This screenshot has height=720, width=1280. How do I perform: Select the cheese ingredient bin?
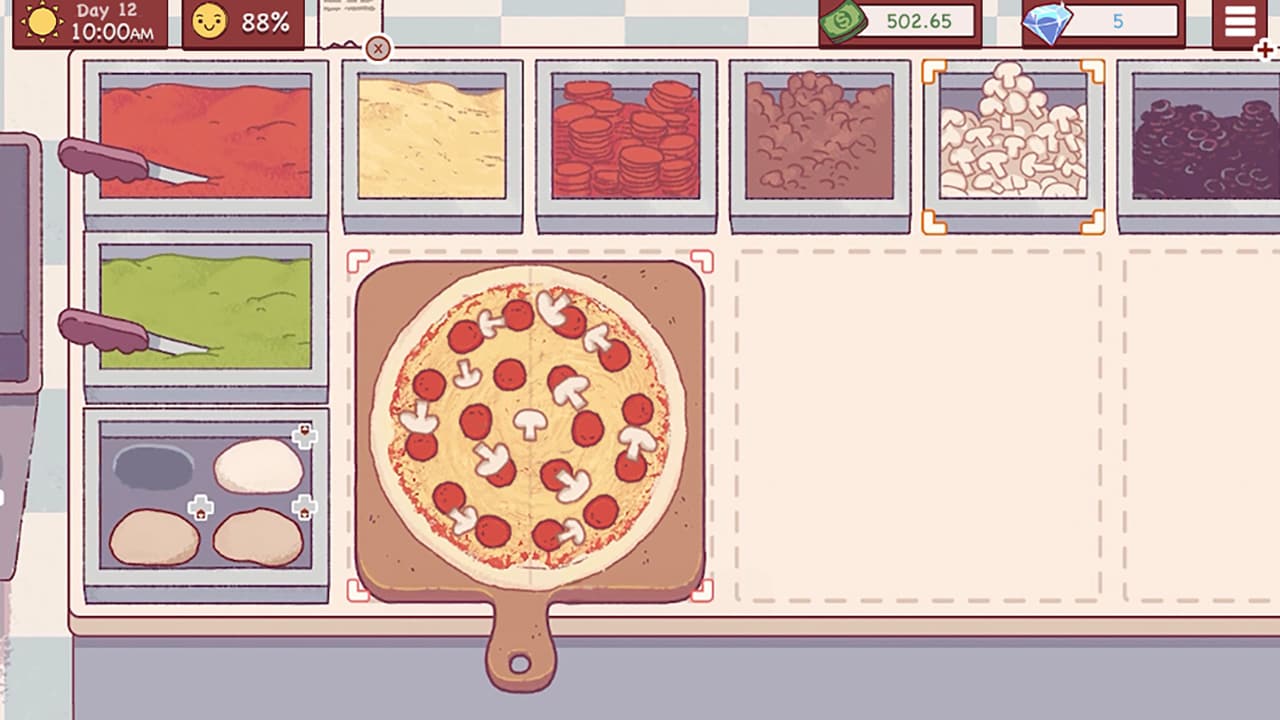click(432, 140)
